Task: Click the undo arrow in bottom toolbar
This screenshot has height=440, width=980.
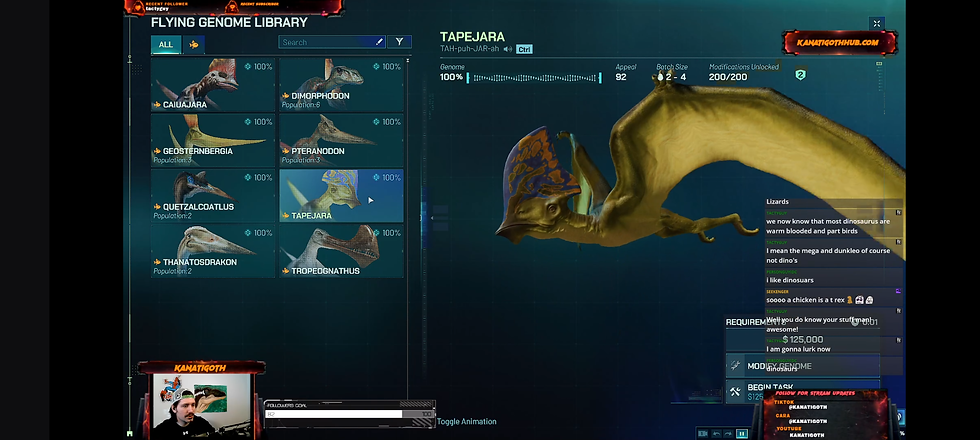Action: pyautogui.click(x=716, y=434)
